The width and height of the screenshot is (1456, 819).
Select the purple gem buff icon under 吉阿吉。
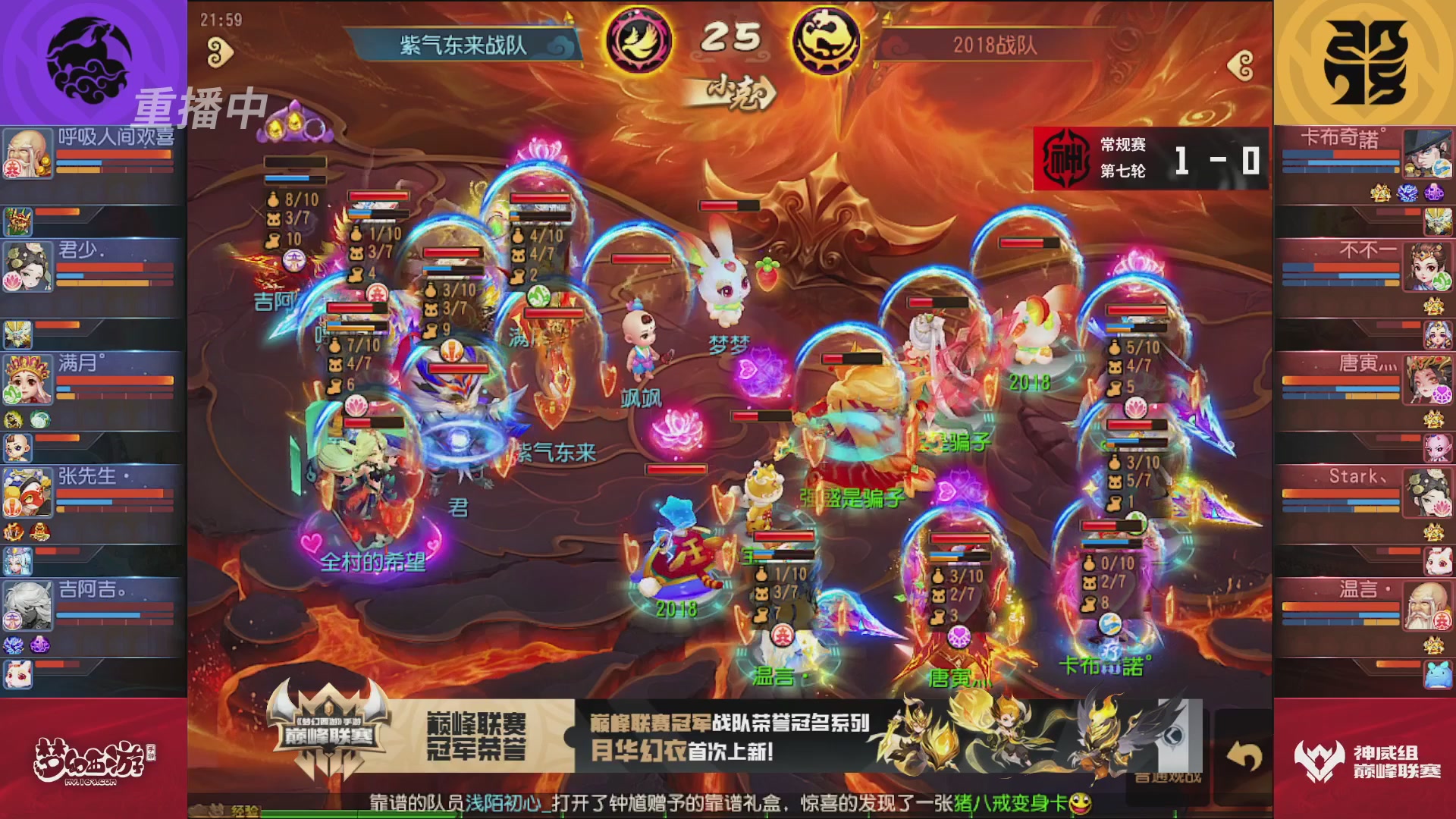tap(40, 645)
